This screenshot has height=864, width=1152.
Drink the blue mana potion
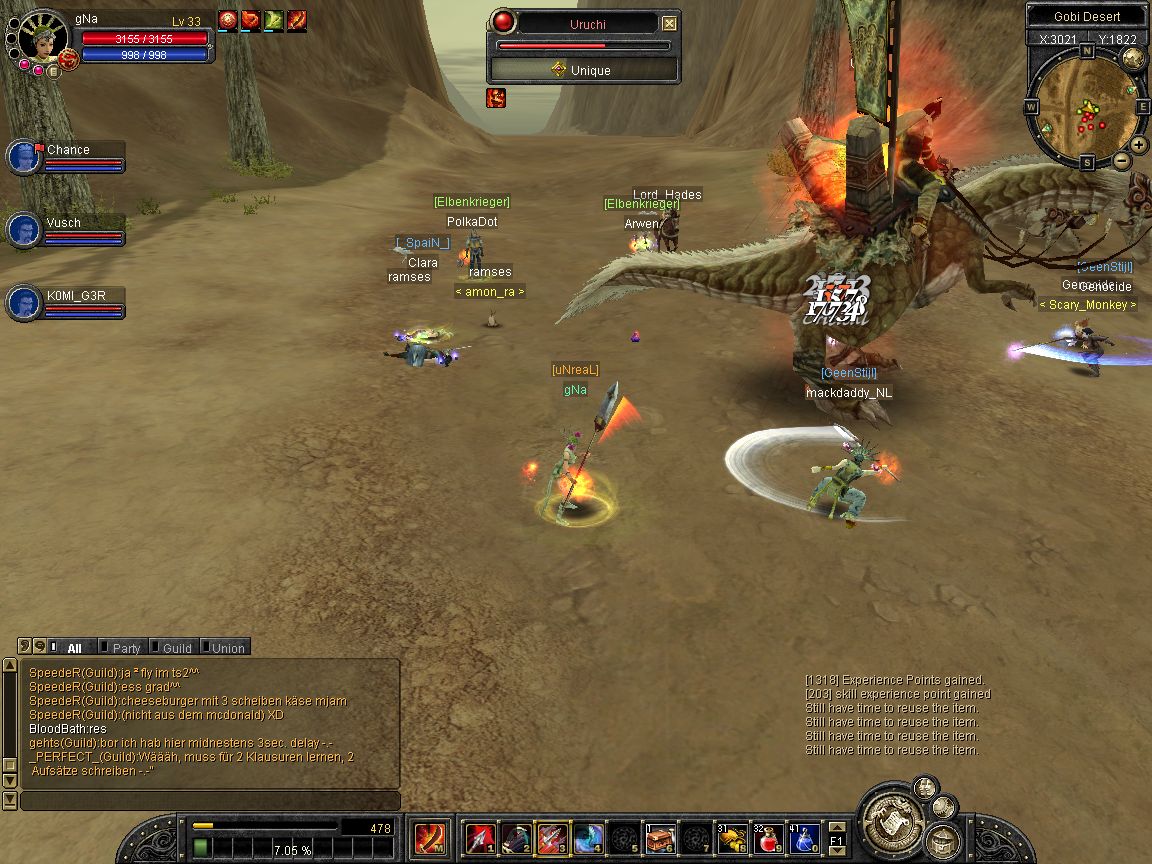(x=803, y=838)
